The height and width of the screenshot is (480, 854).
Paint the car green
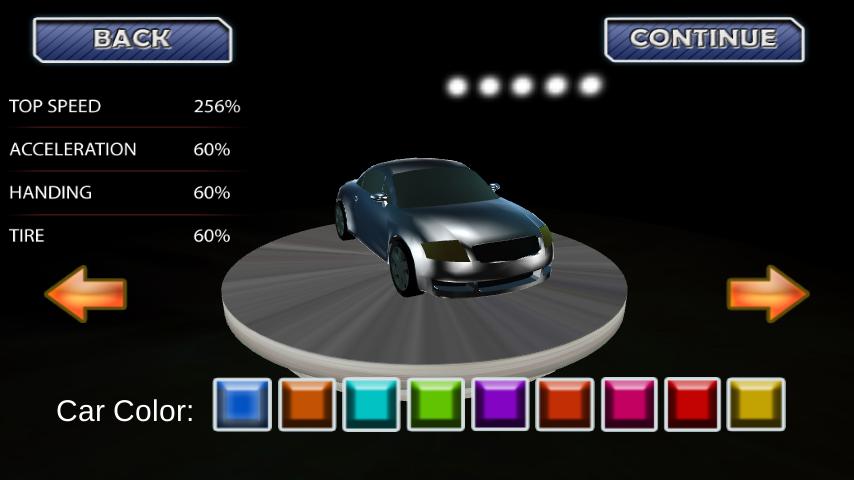pyautogui.click(x=435, y=404)
